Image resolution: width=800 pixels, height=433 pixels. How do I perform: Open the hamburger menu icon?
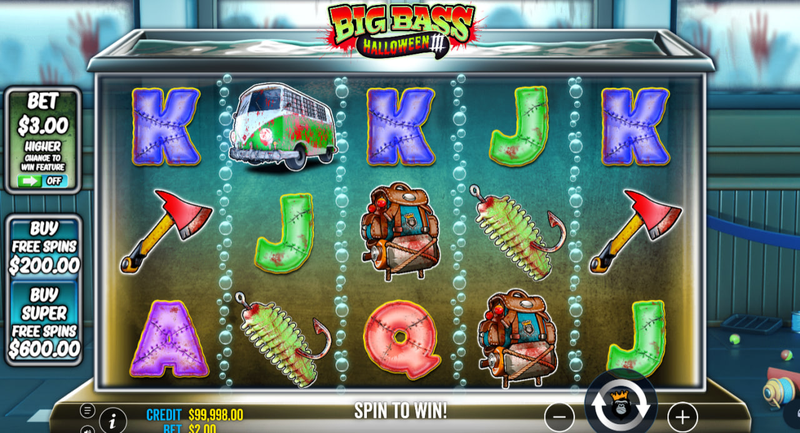coord(88,410)
